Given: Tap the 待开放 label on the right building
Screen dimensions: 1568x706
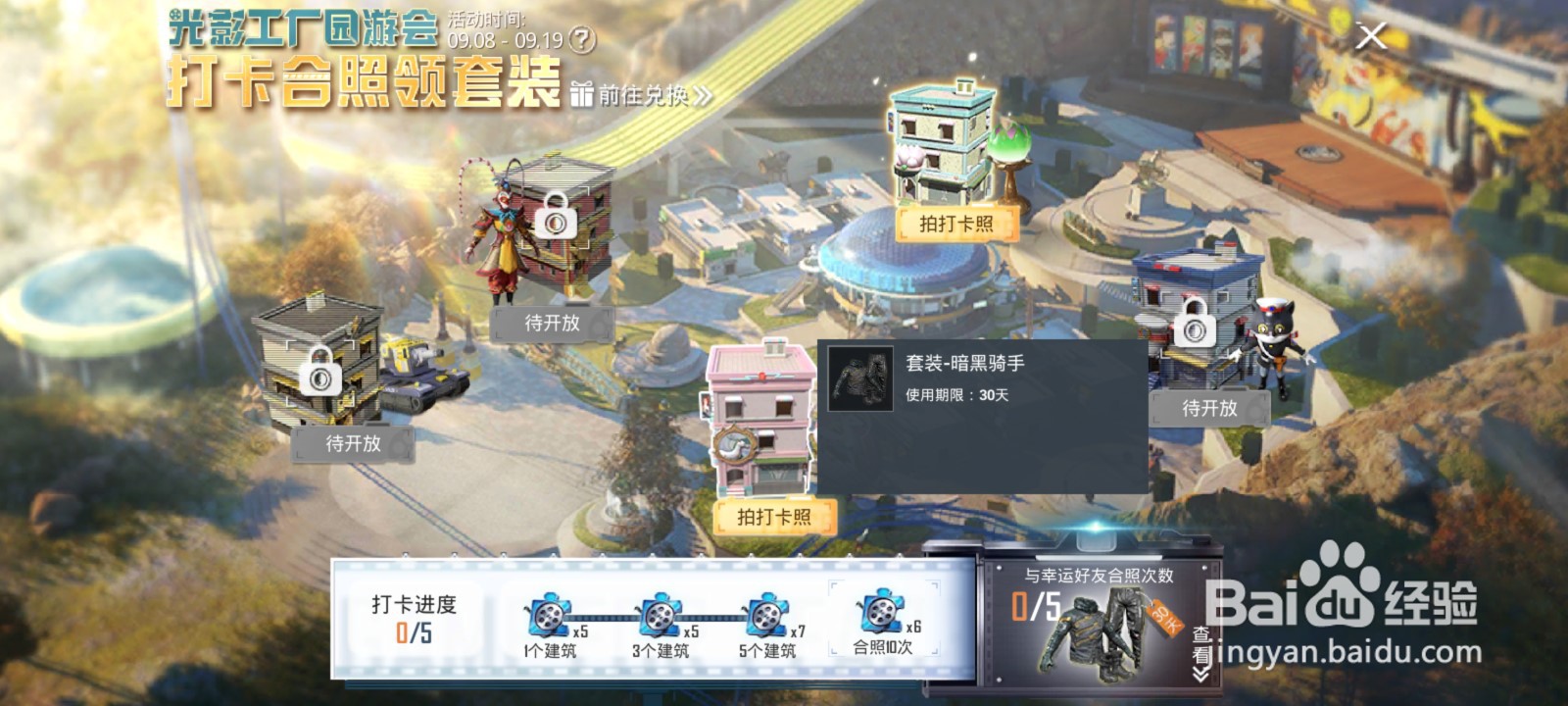Looking at the screenshot, I should [x=1212, y=410].
